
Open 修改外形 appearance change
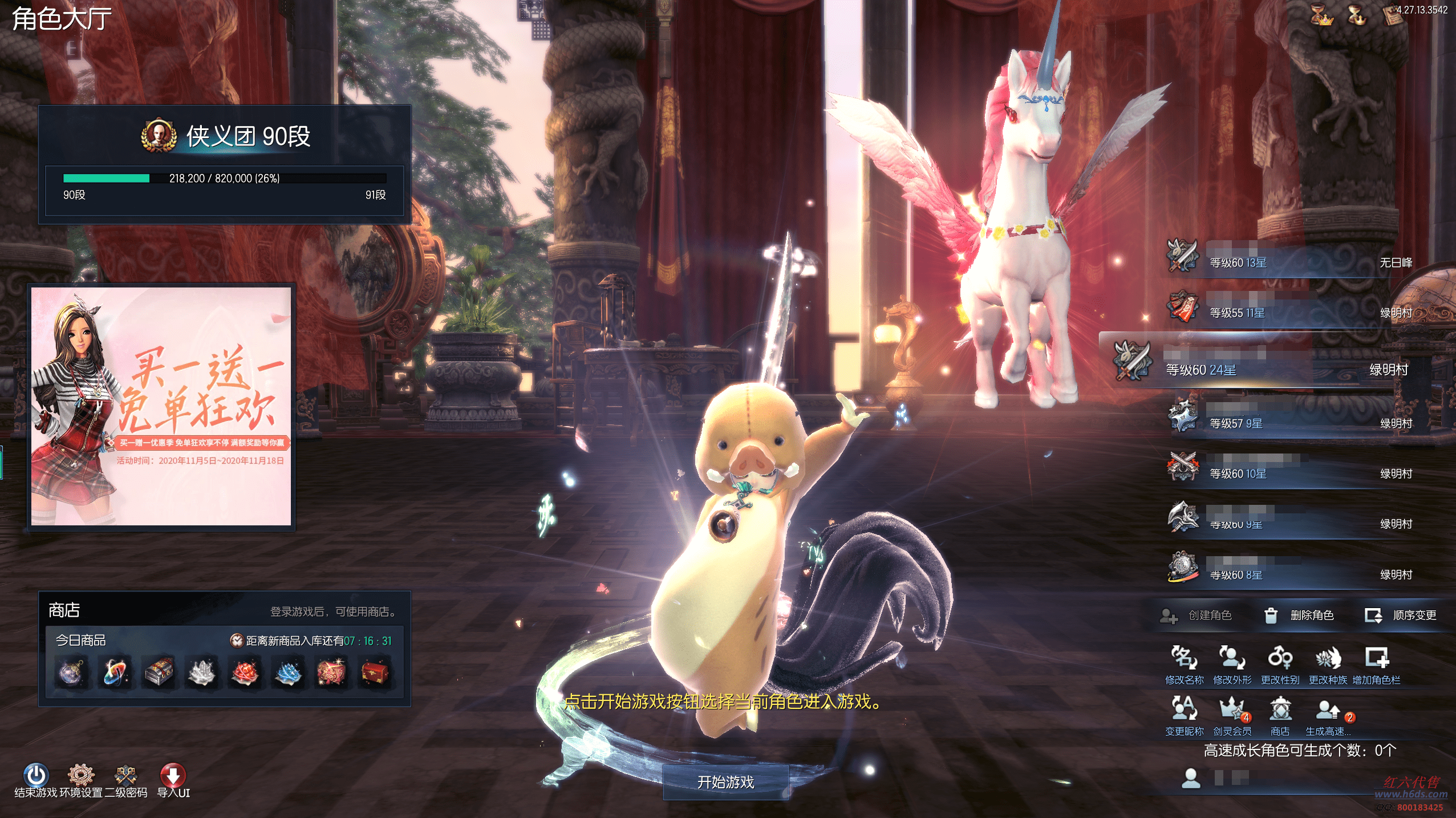point(1232,665)
